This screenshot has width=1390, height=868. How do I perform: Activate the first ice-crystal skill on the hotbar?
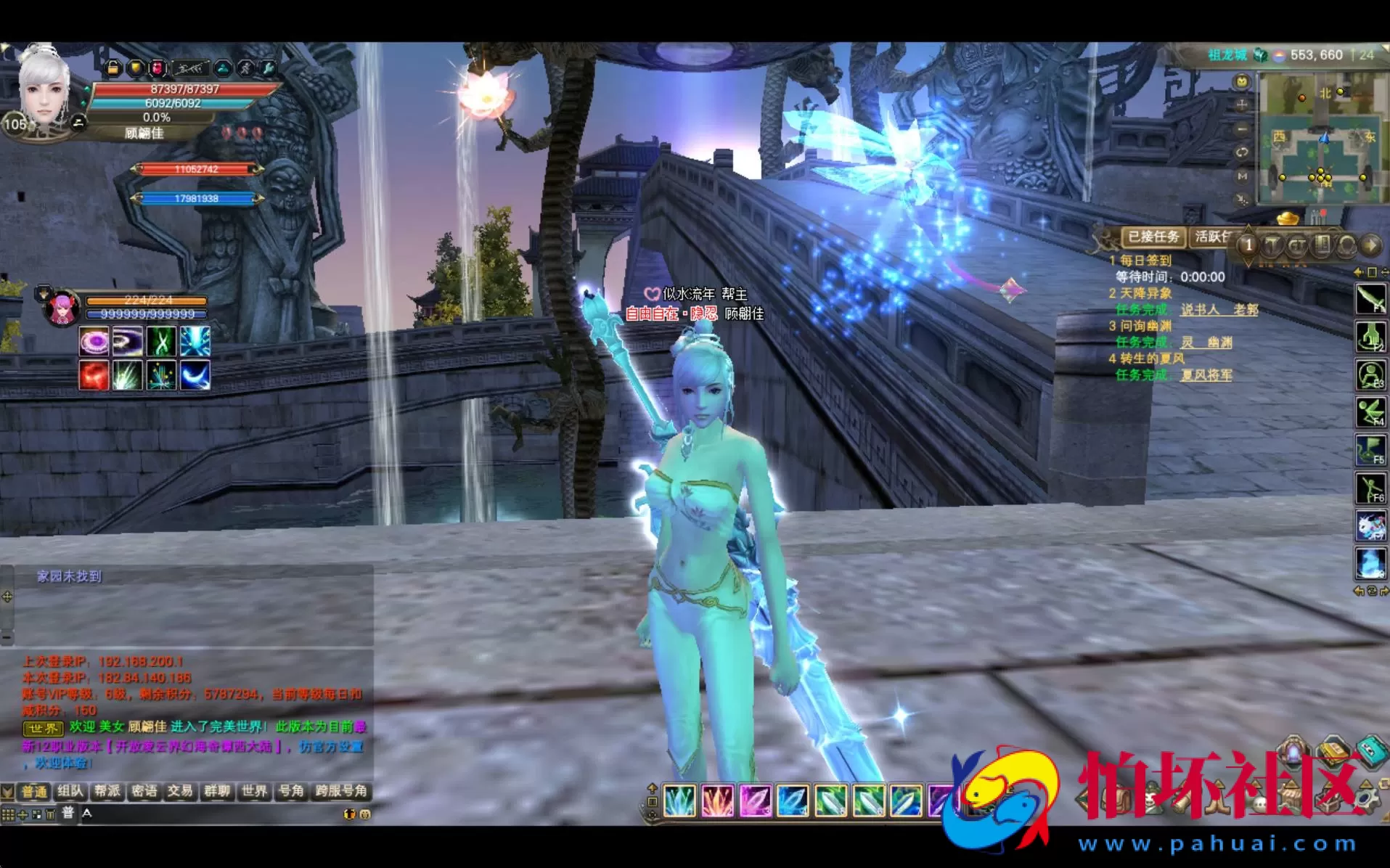pyautogui.click(x=679, y=801)
